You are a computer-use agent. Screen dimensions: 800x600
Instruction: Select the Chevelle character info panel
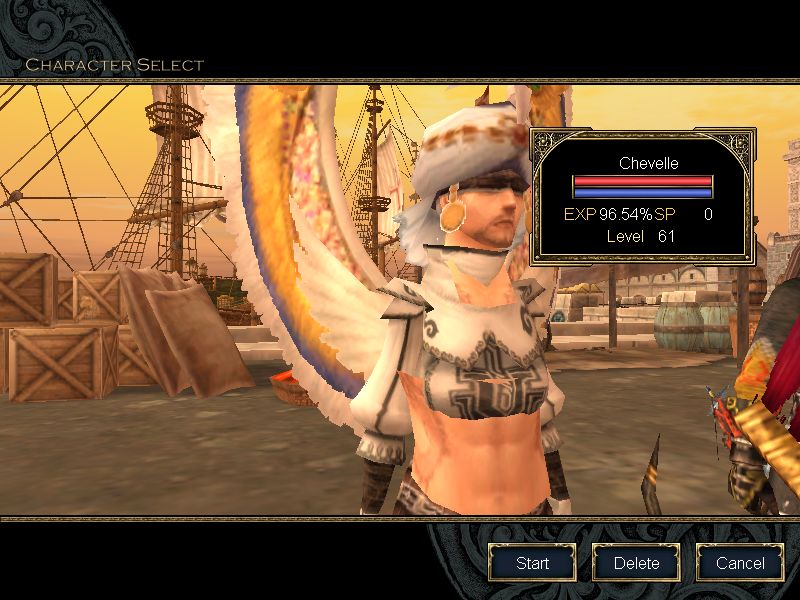click(641, 196)
